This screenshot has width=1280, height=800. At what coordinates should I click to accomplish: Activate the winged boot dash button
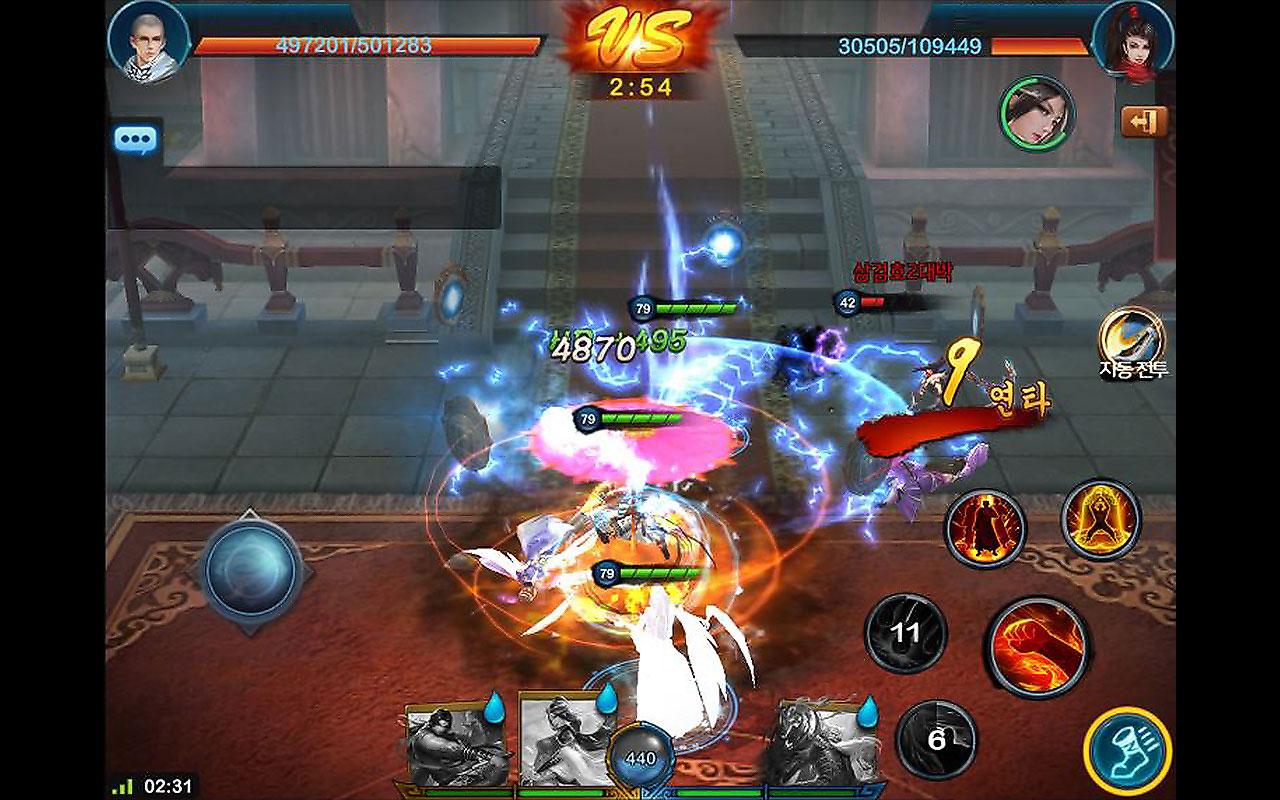pos(1127,751)
